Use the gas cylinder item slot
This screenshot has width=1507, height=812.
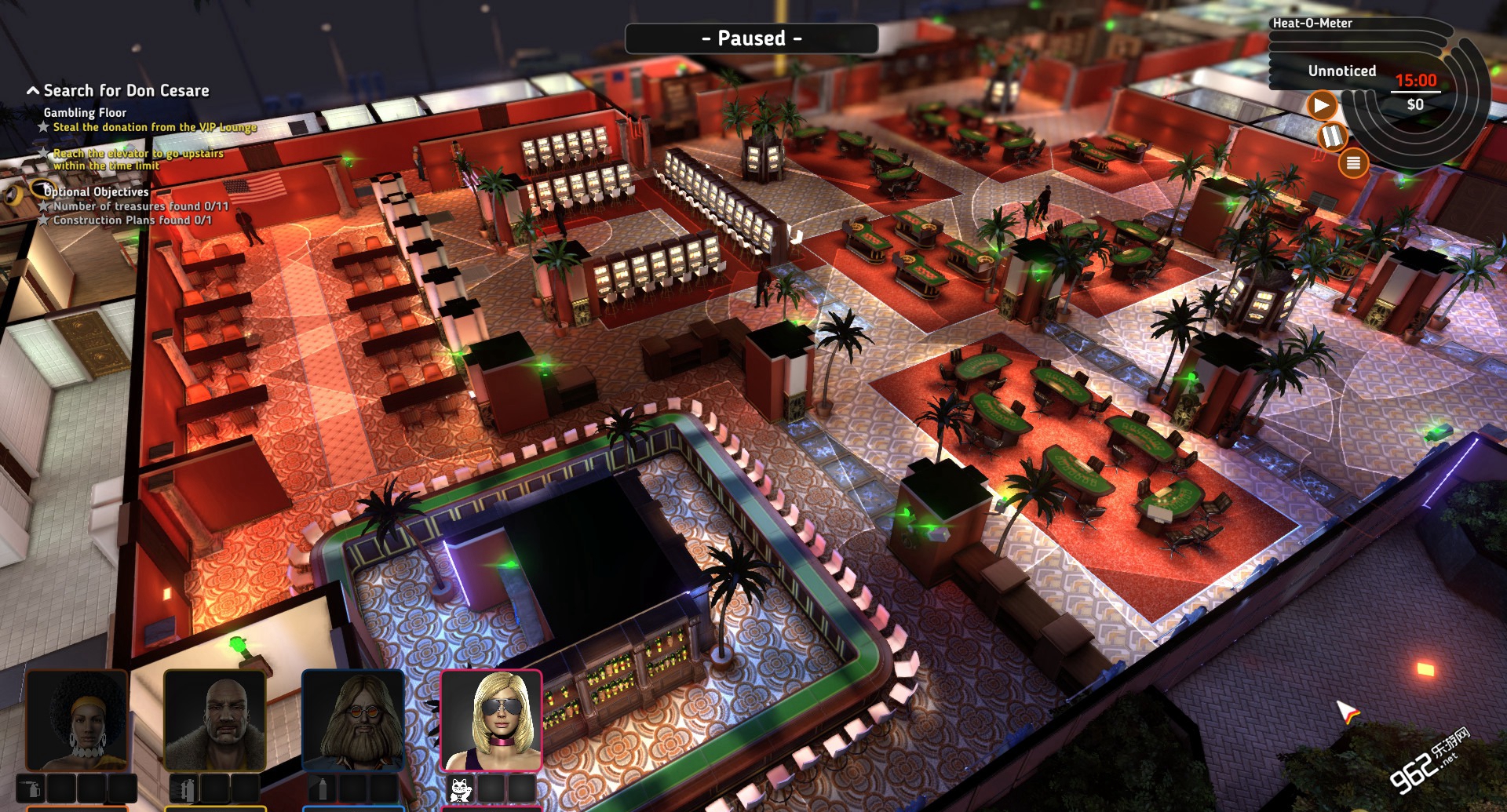[x=184, y=788]
